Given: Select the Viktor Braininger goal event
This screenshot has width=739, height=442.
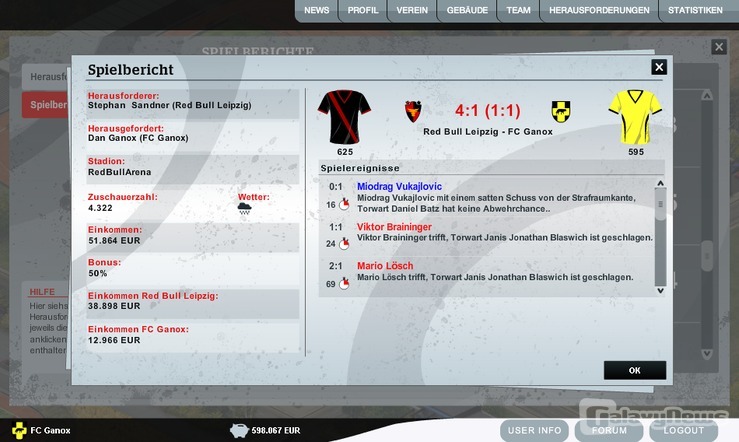Looking at the screenshot, I should [x=395, y=227].
